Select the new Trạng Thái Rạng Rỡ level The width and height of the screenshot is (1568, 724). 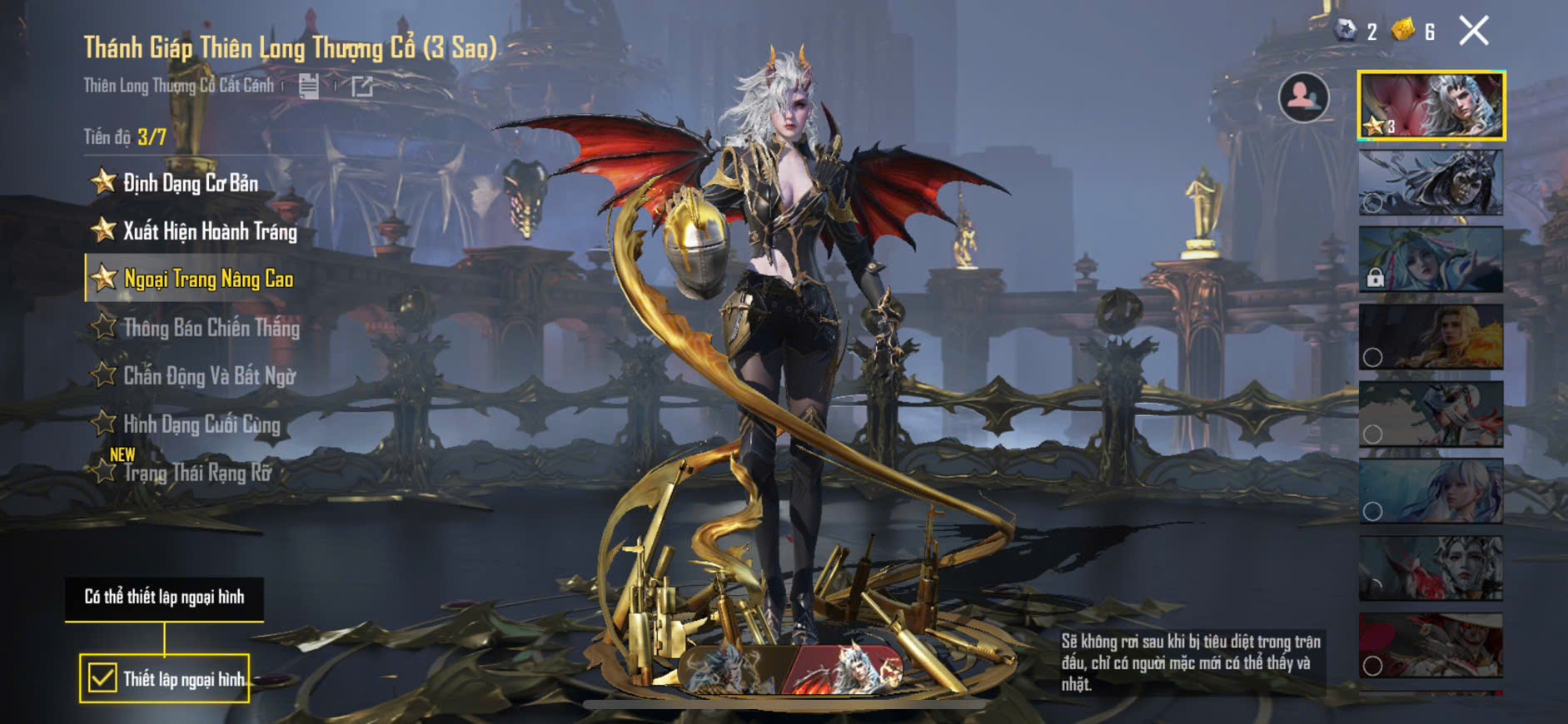pyautogui.click(x=197, y=473)
